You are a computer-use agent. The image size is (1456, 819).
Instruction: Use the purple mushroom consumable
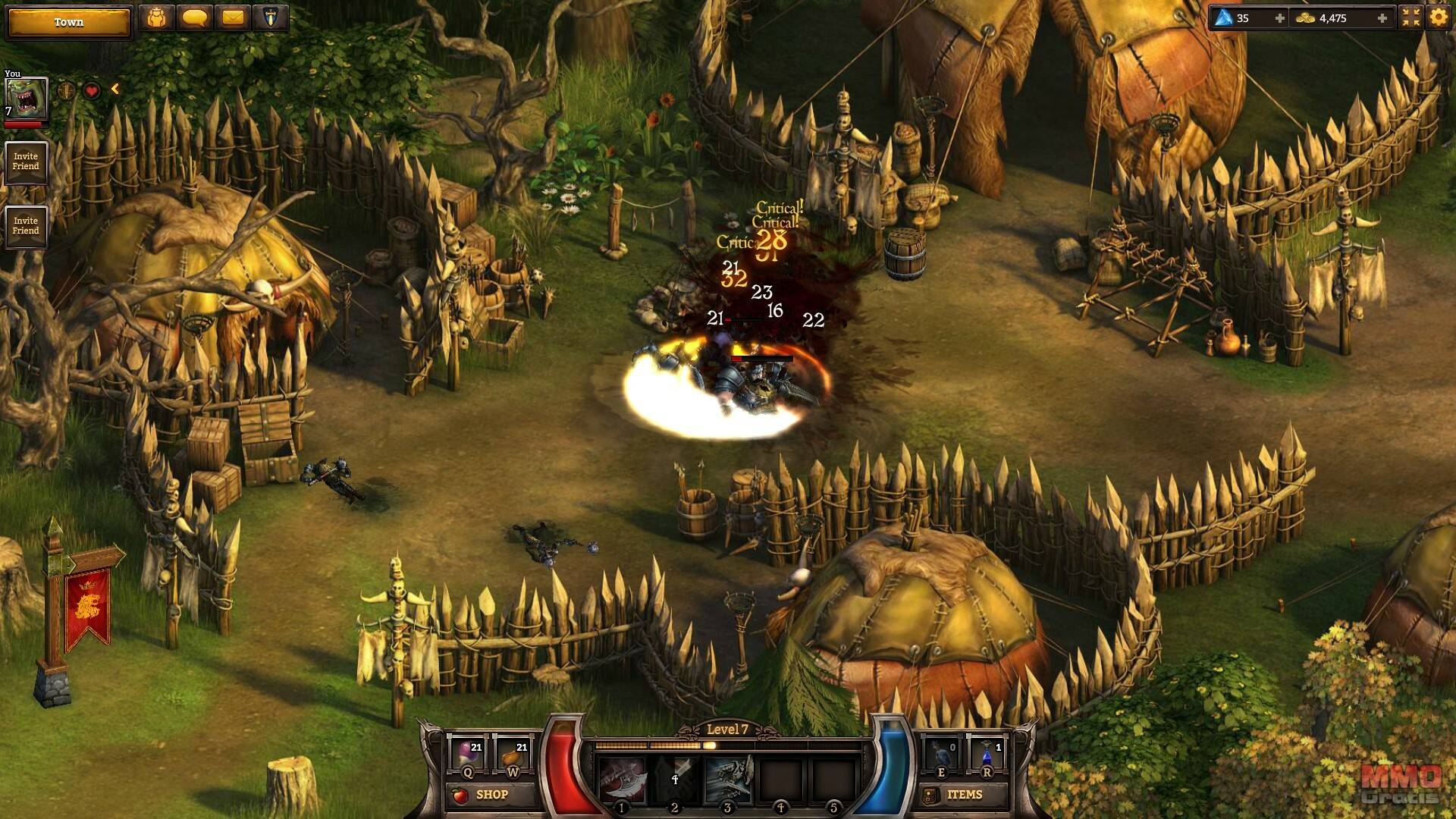point(467,754)
